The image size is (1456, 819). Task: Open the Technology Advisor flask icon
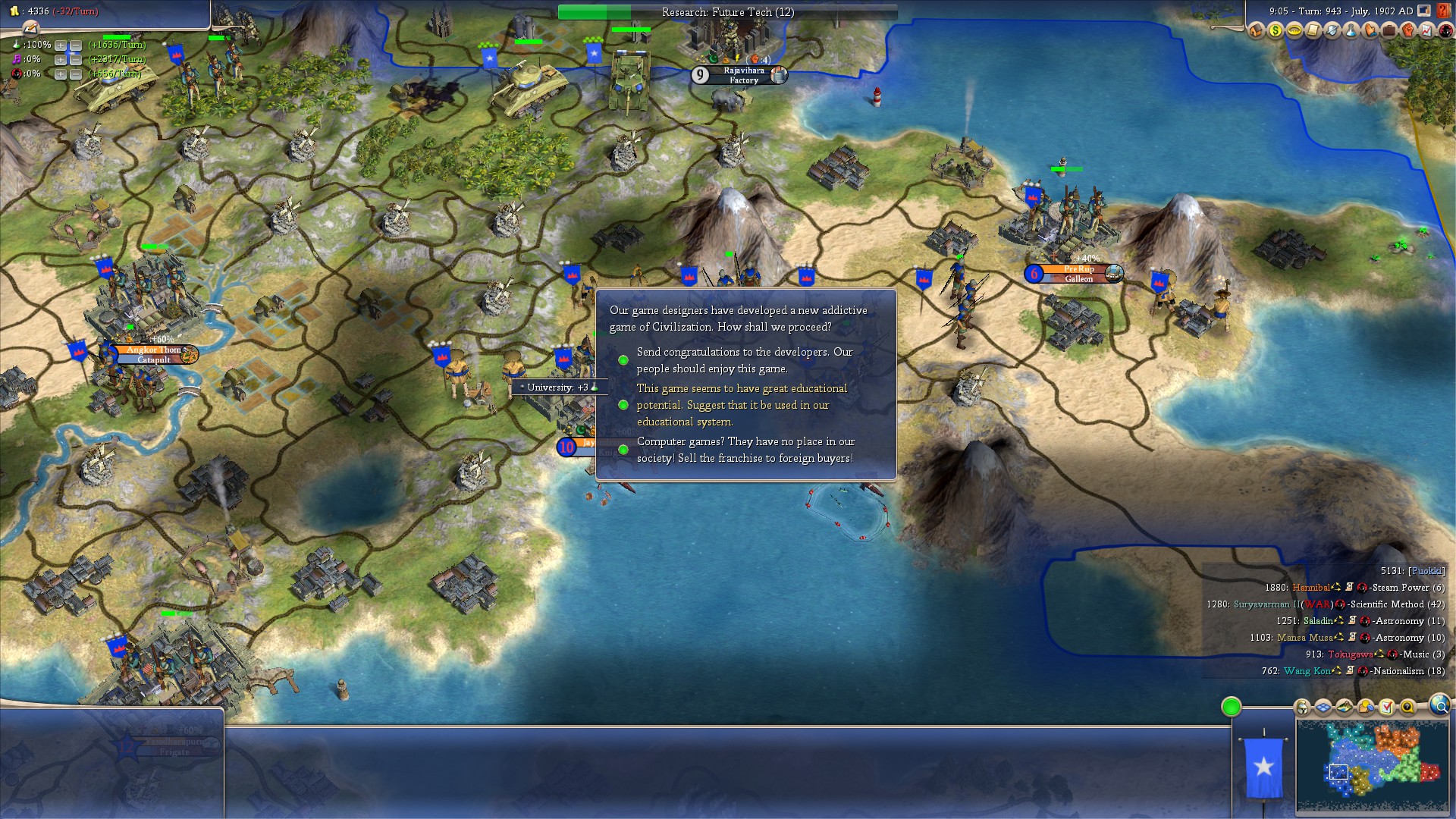1349,30
